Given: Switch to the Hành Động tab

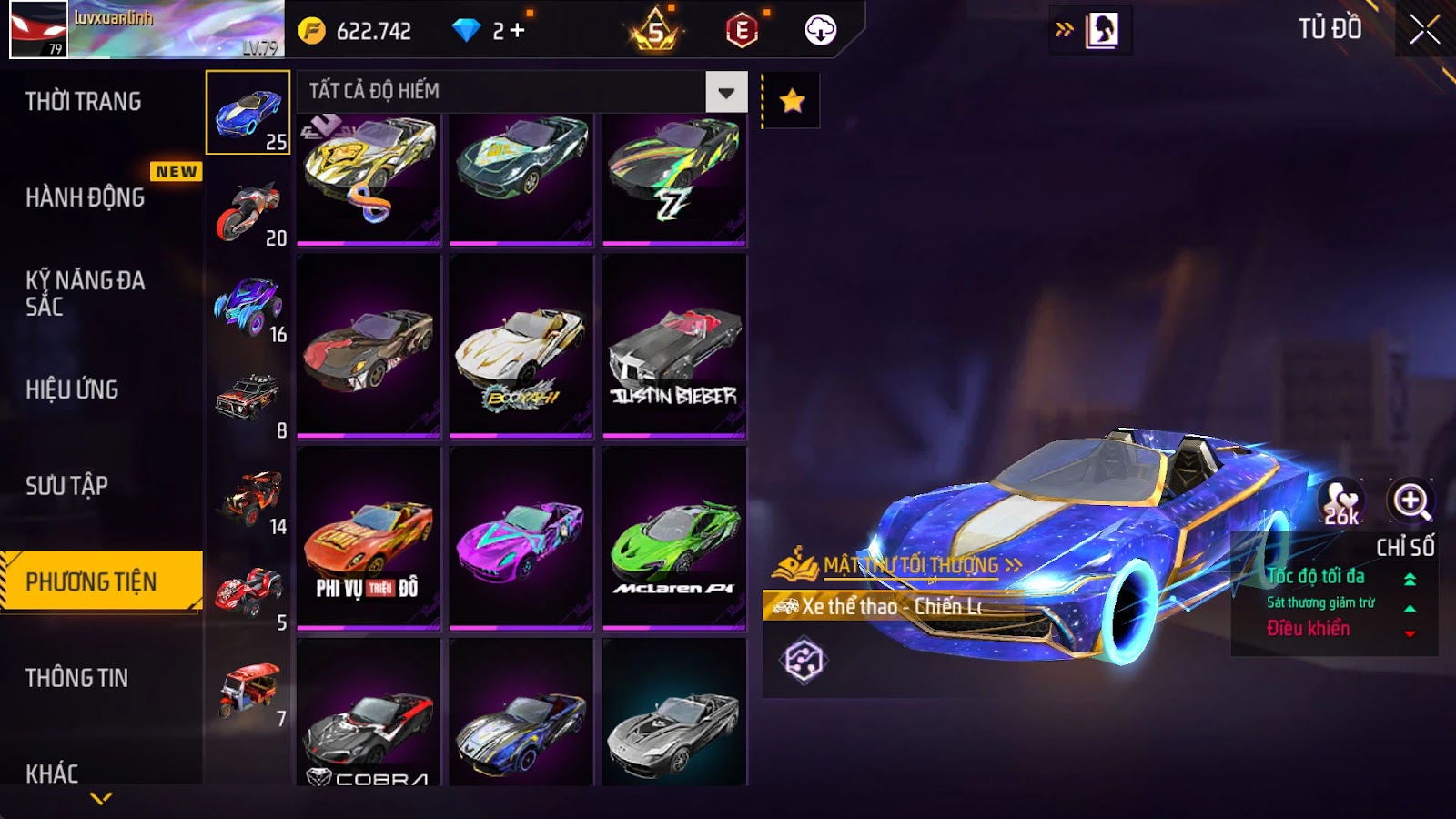Looking at the screenshot, I should 86,197.
